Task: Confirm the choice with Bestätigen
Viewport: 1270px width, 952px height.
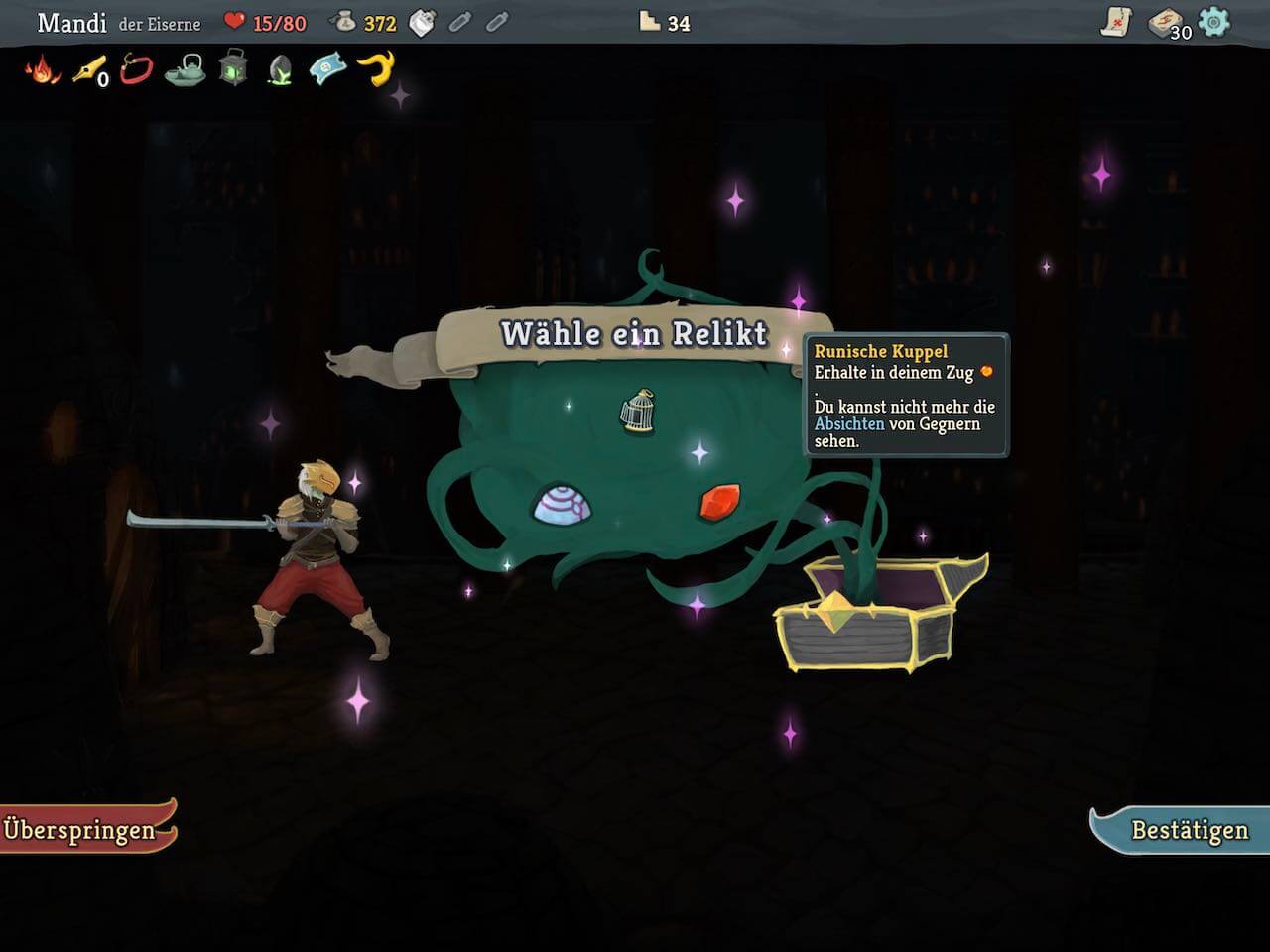Action: [1186, 830]
